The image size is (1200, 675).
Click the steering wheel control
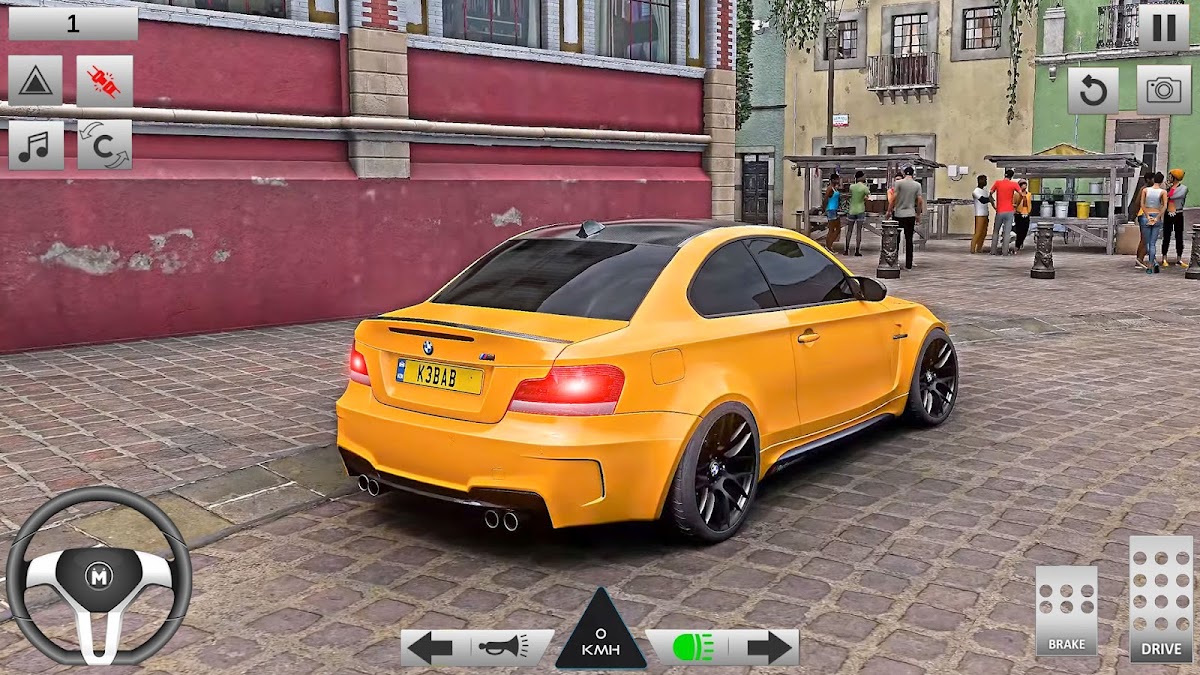click(x=98, y=575)
